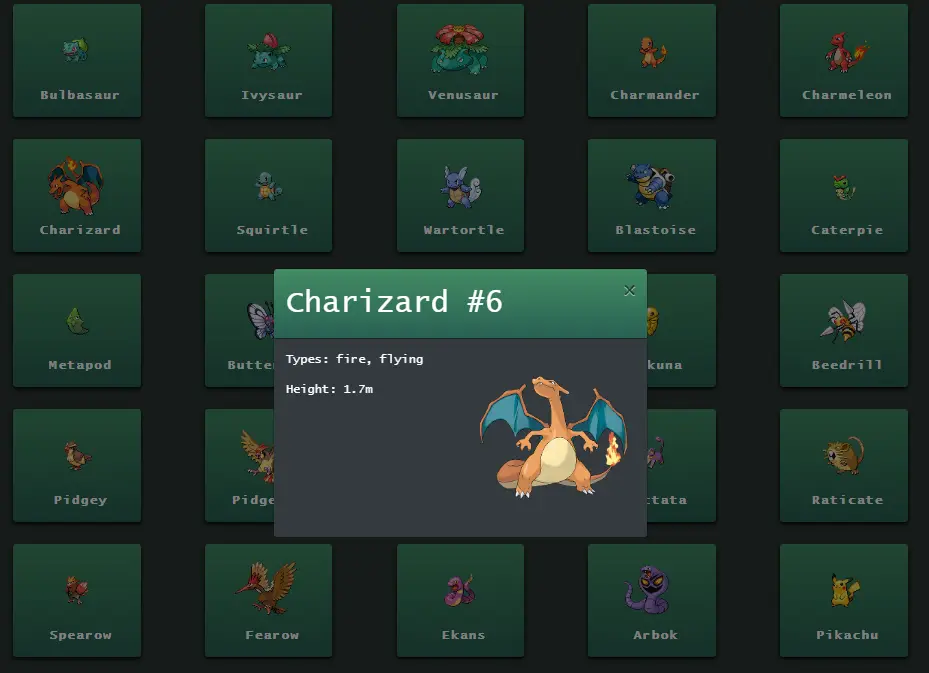Open the Metapod tile
Viewport: 929px width, 673px height.
click(77, 330)
